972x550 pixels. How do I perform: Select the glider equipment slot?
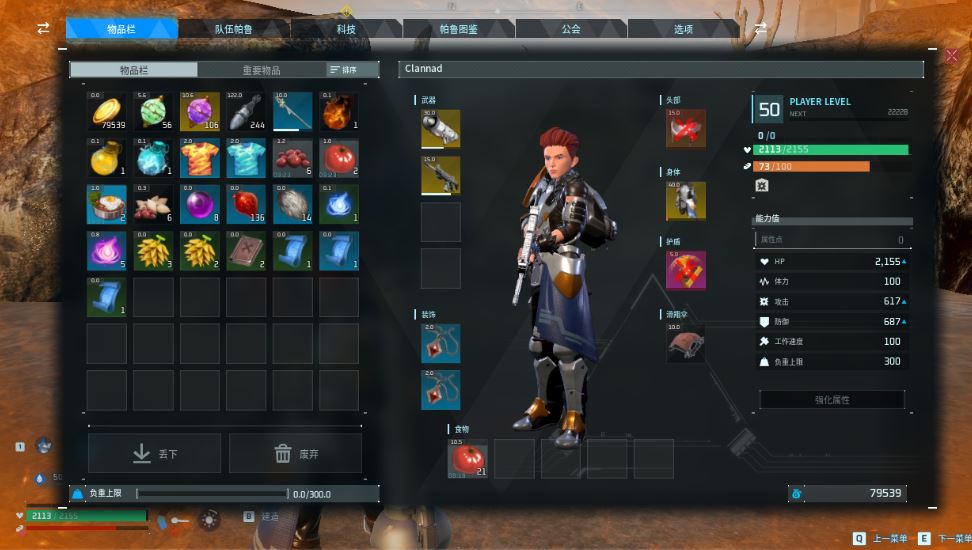click(686, 342)
